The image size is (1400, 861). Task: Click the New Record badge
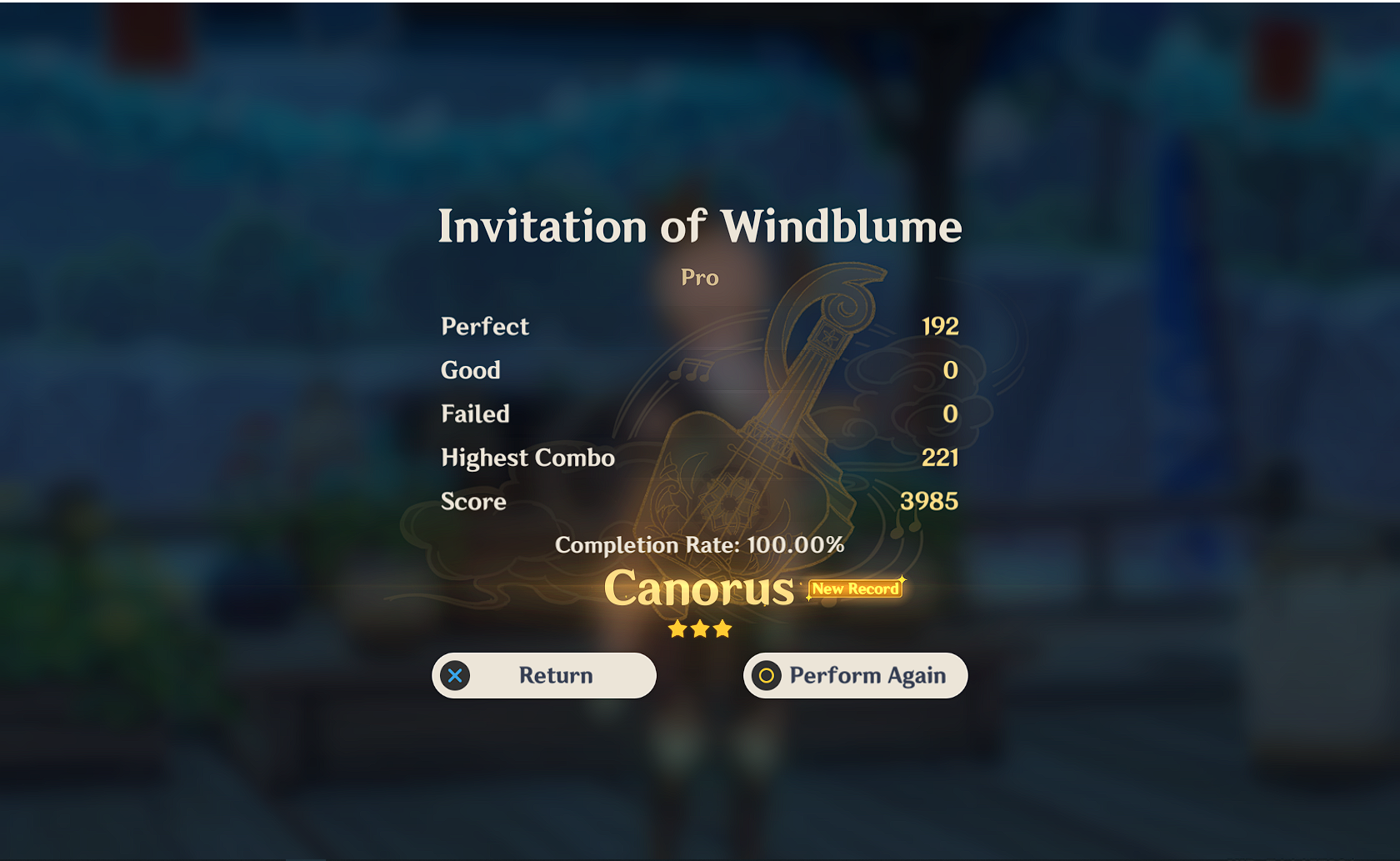click(x=855, y=588)
